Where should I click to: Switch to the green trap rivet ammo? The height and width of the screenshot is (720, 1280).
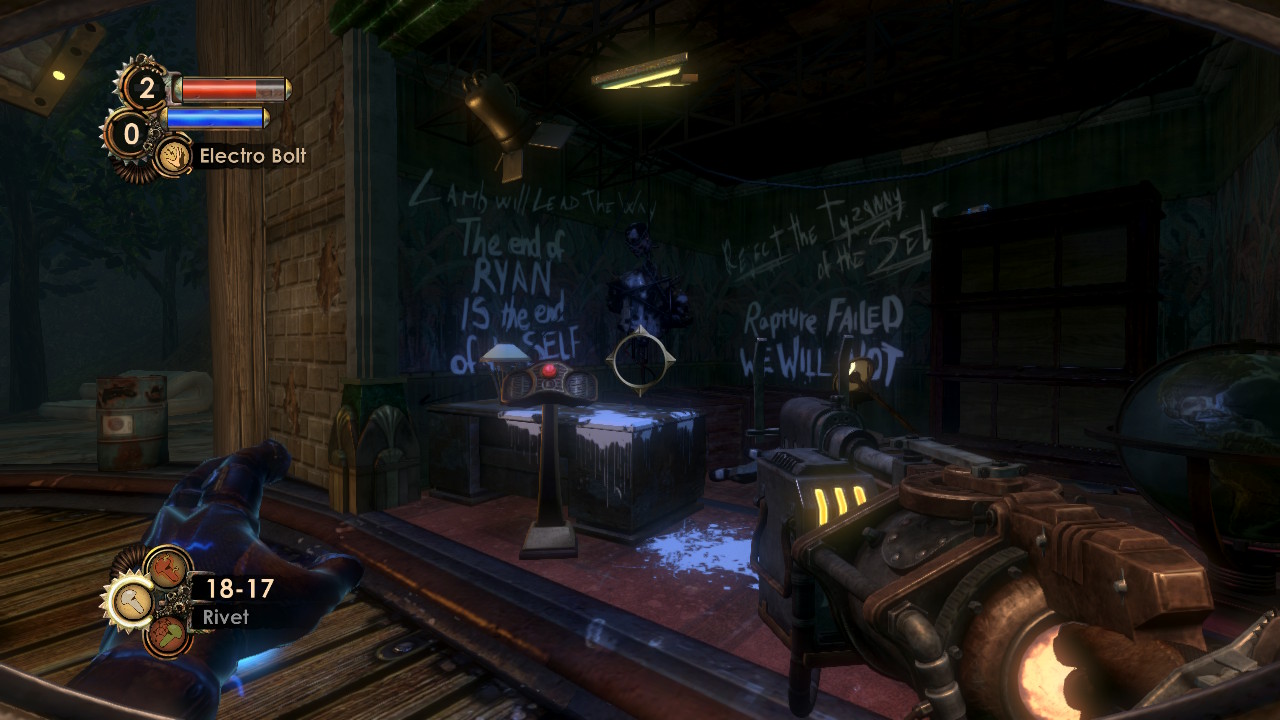(x=166, y=633)
